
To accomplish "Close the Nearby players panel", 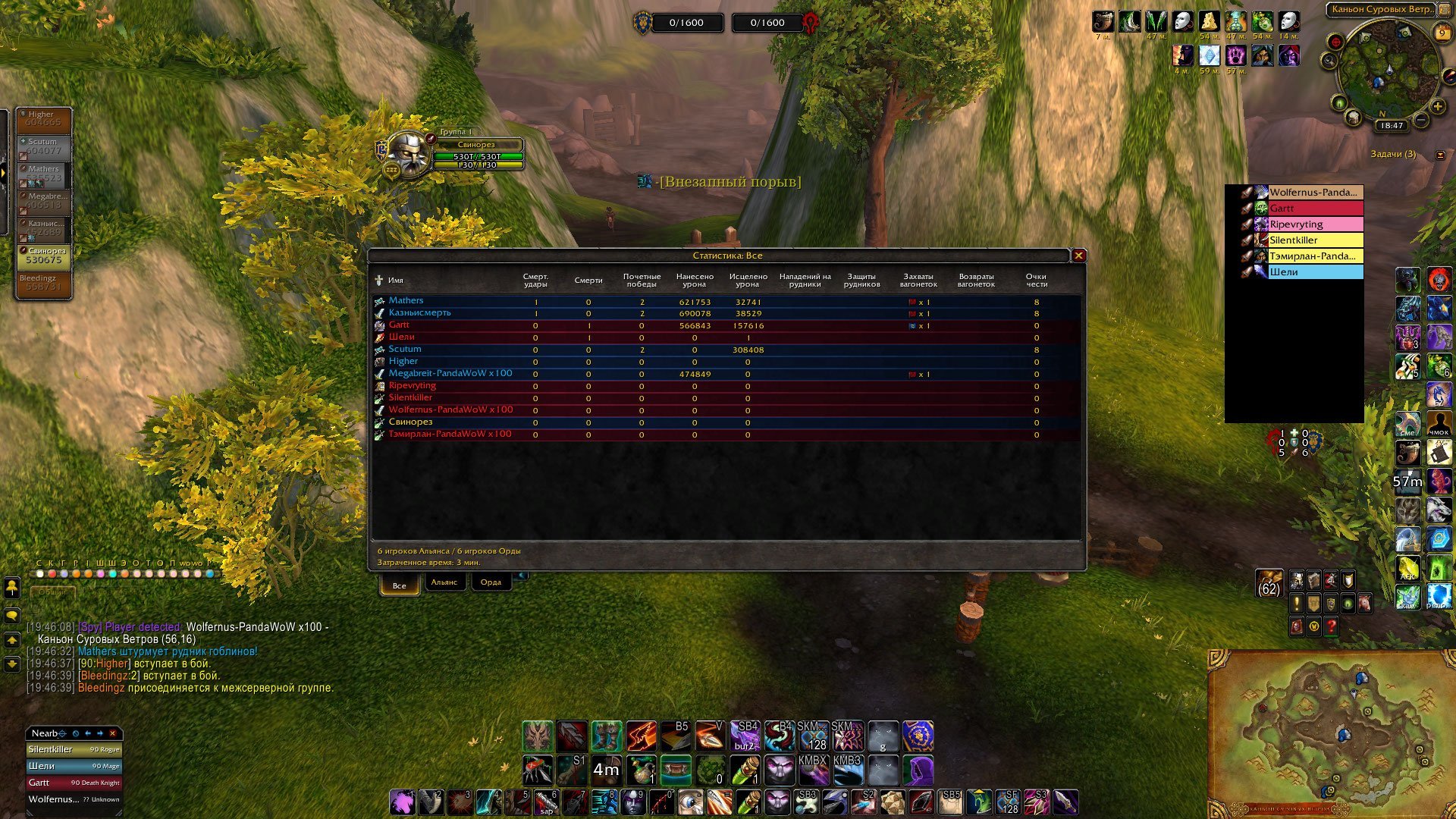I will [113, 733].
